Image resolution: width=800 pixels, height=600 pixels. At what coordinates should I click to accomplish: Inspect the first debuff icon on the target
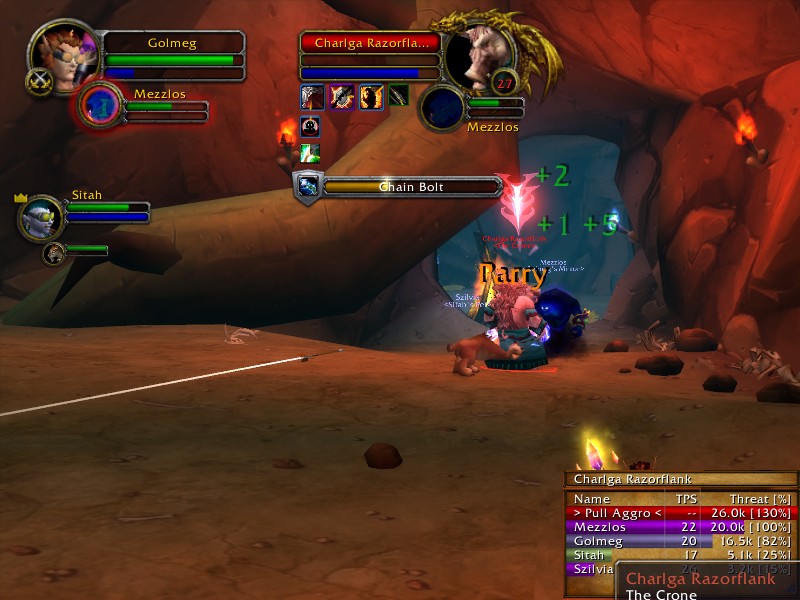[x=313, y=96]
